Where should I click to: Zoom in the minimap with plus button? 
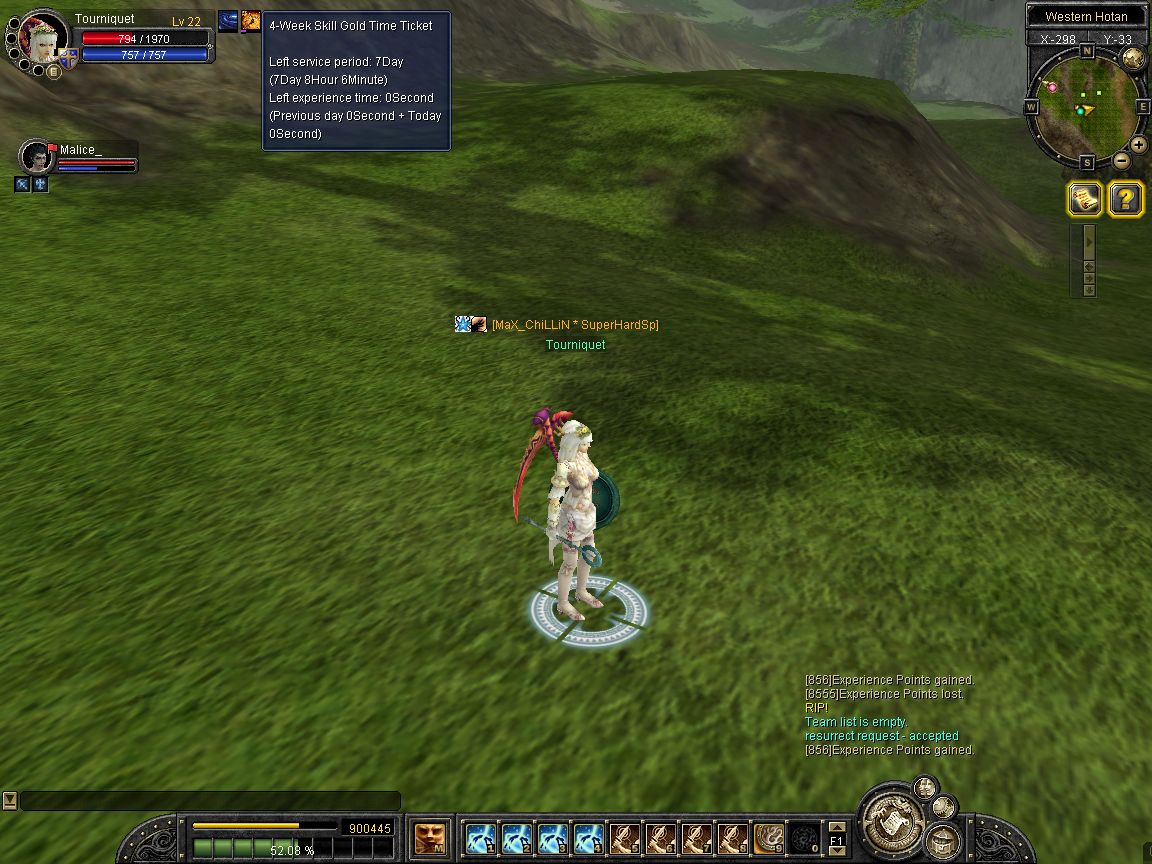[x=1139, y=144]
